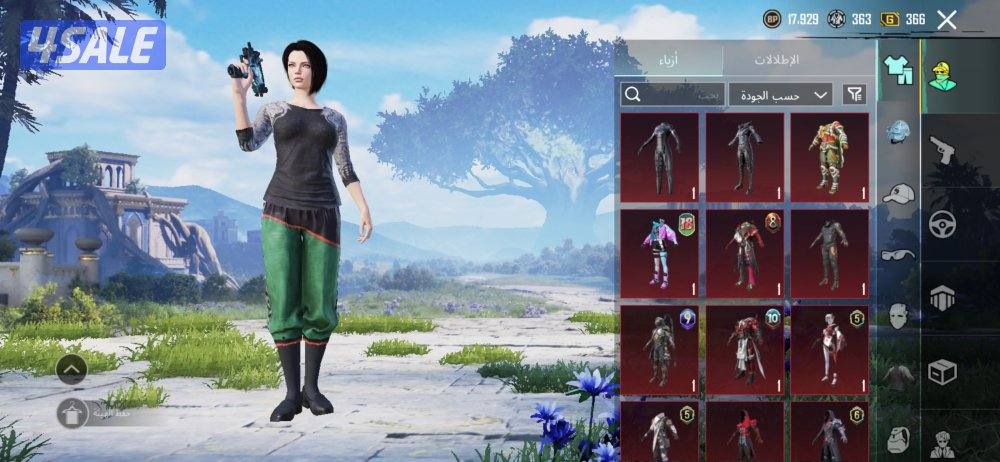Switch to the أزياء outfits tab

(671, 60)
